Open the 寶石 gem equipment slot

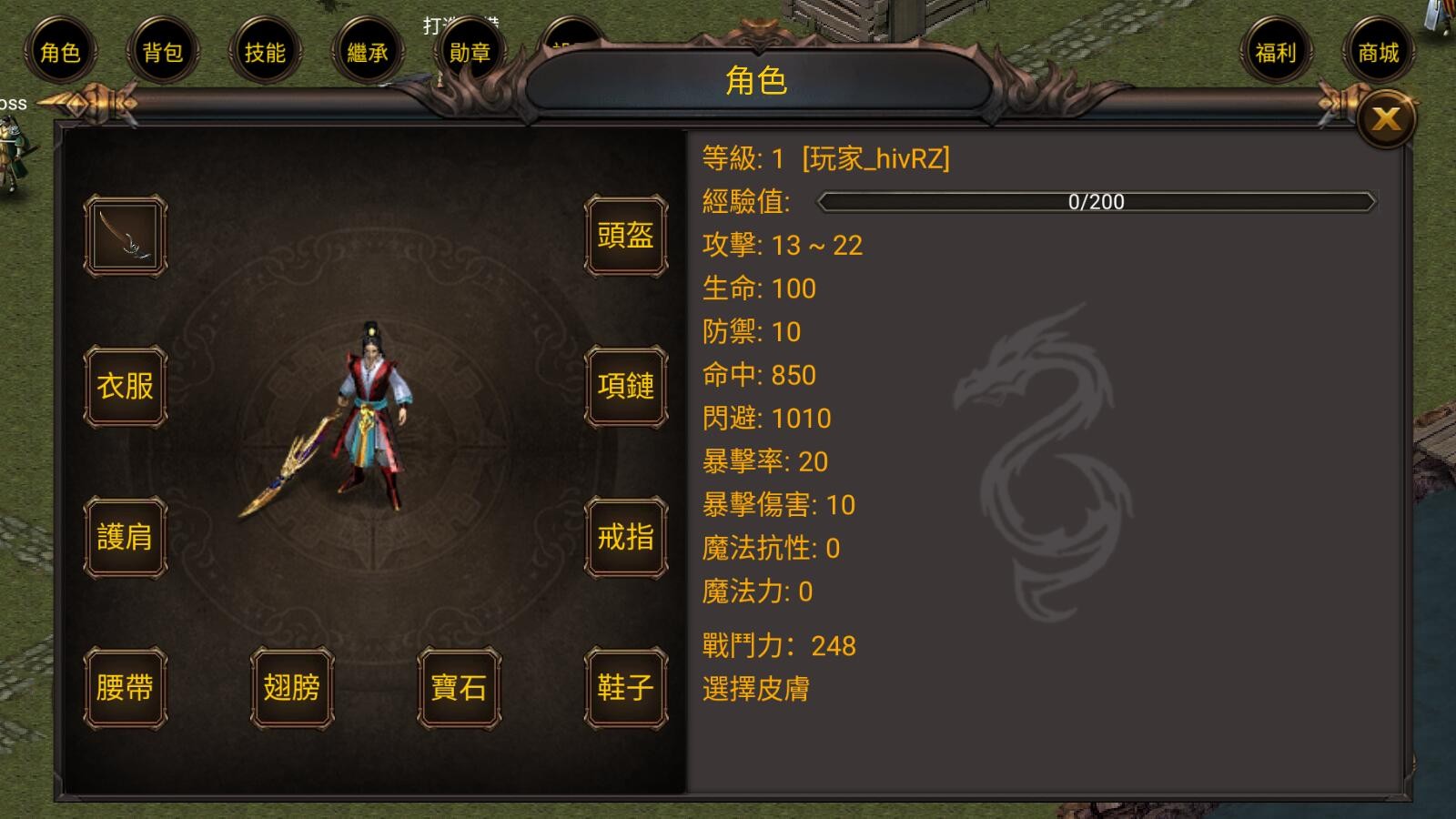459,689
